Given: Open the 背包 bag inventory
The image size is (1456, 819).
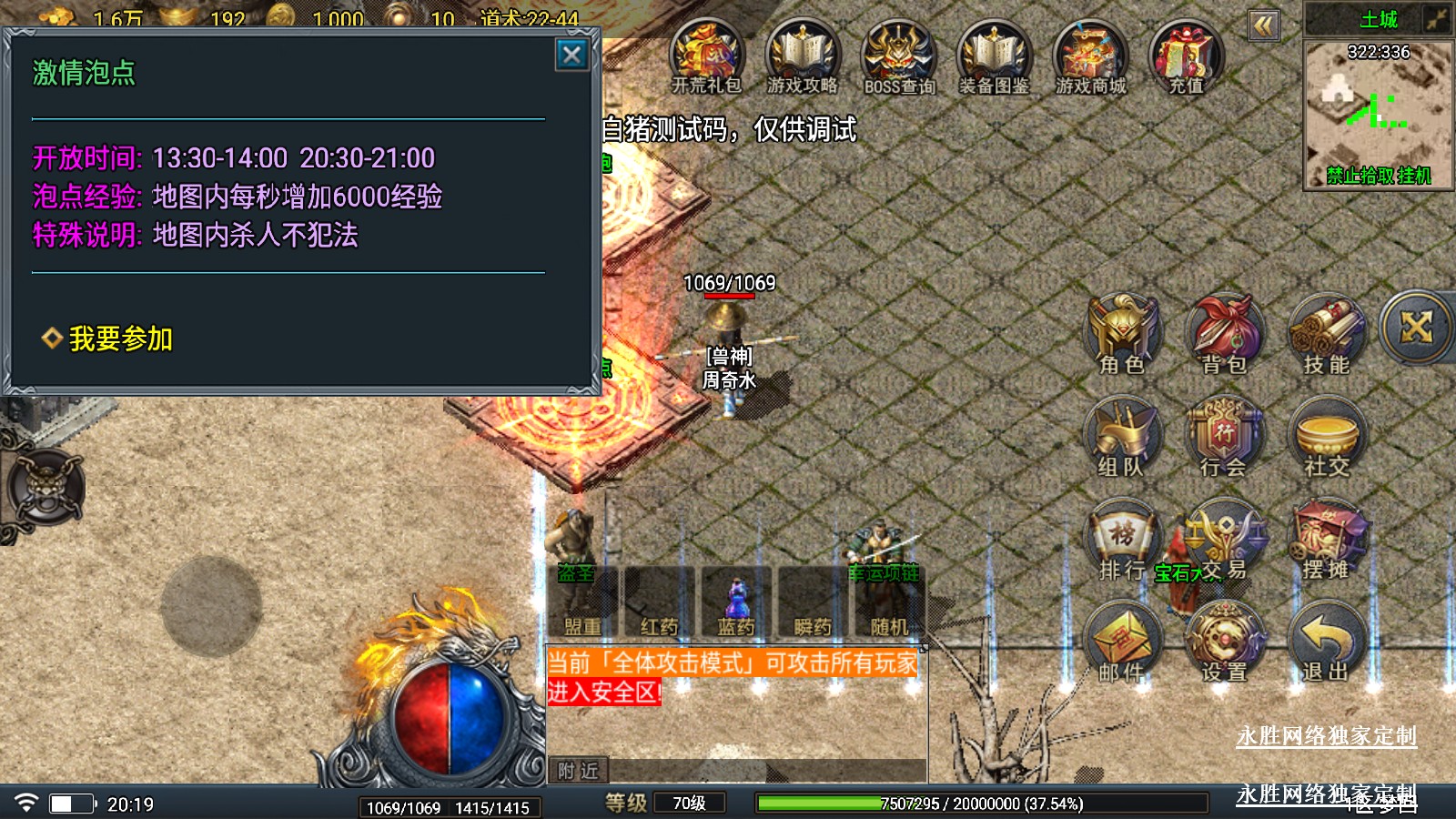Looking at the screenshot, I should coord(1224,333).
